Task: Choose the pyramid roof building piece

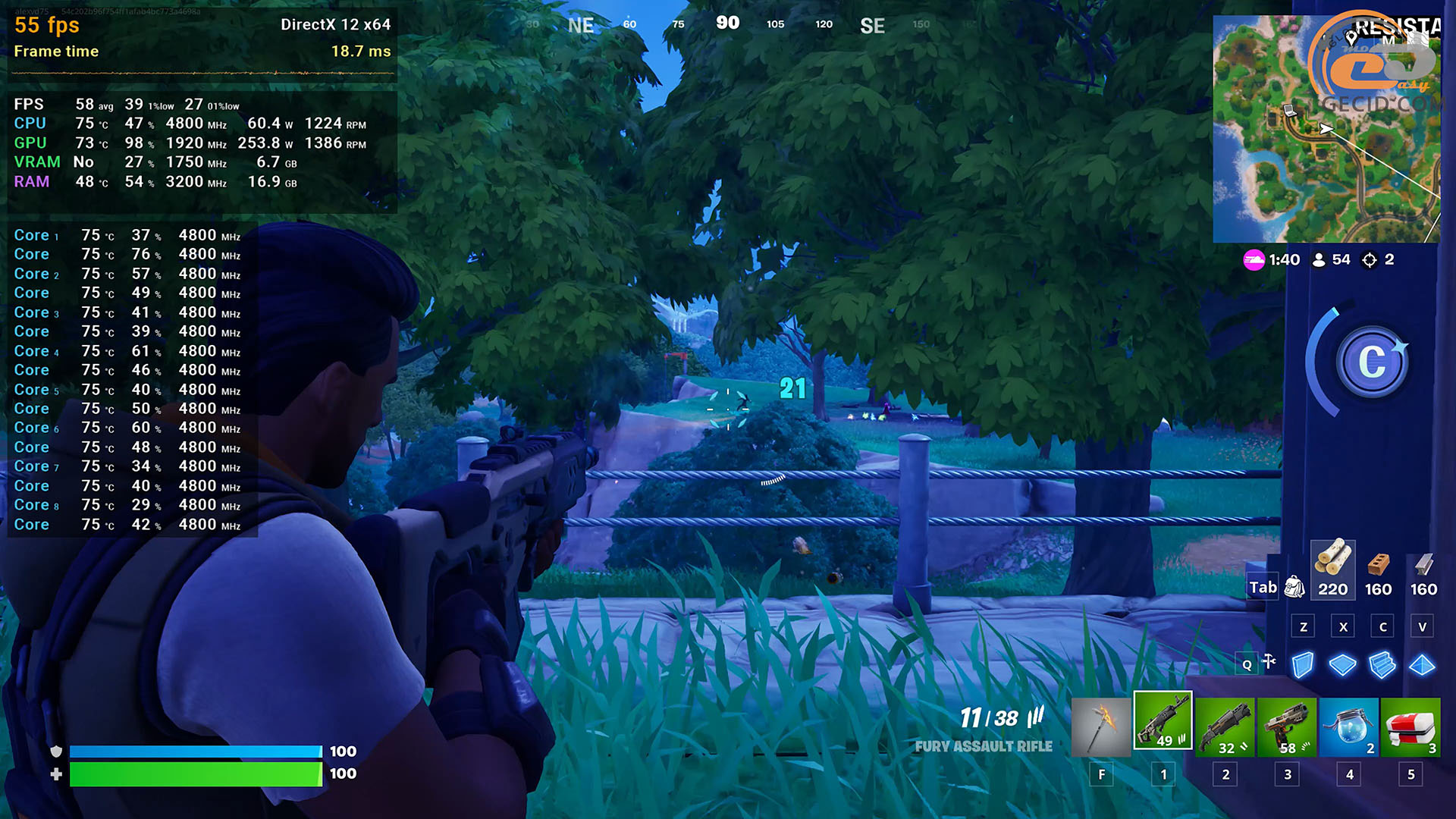Action: click(1422, 665)
